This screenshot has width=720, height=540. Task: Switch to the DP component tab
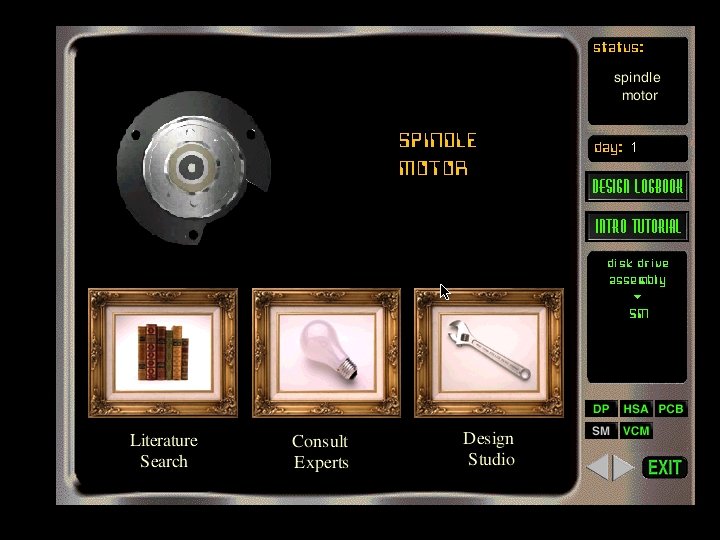[601, 409]
